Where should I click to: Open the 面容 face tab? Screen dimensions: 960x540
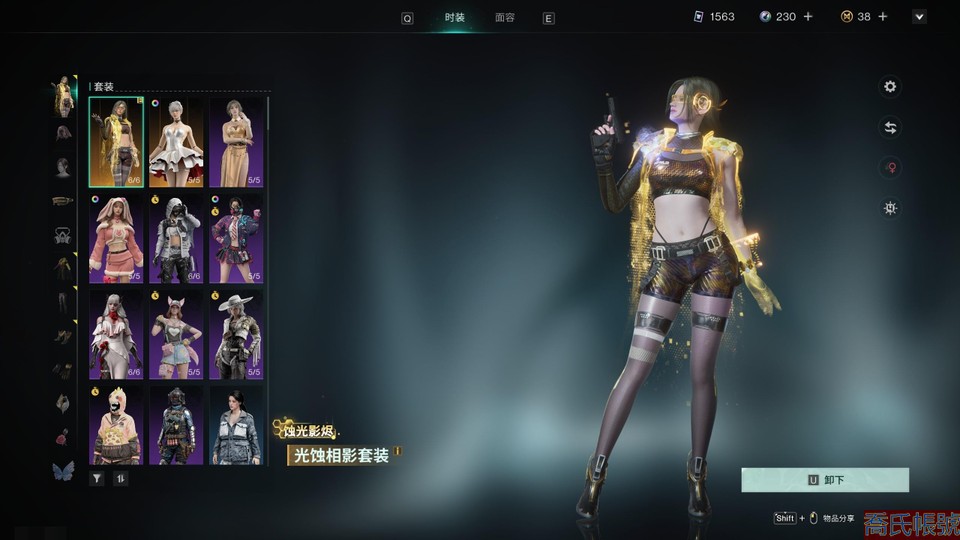505,18
